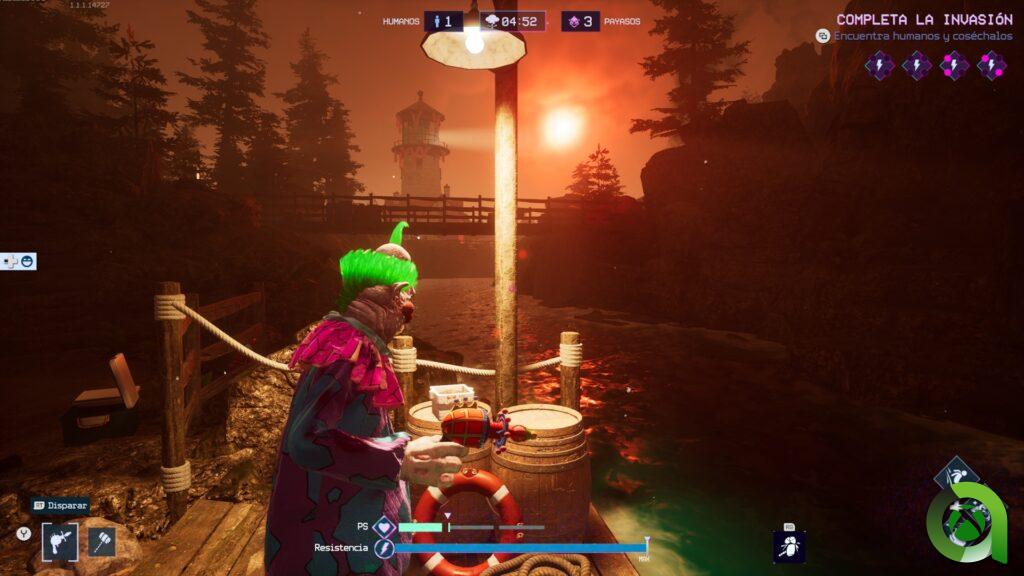The image size is (1024, 576).
Task: Select the ray gun weapon slot
Action: (59, 542)
